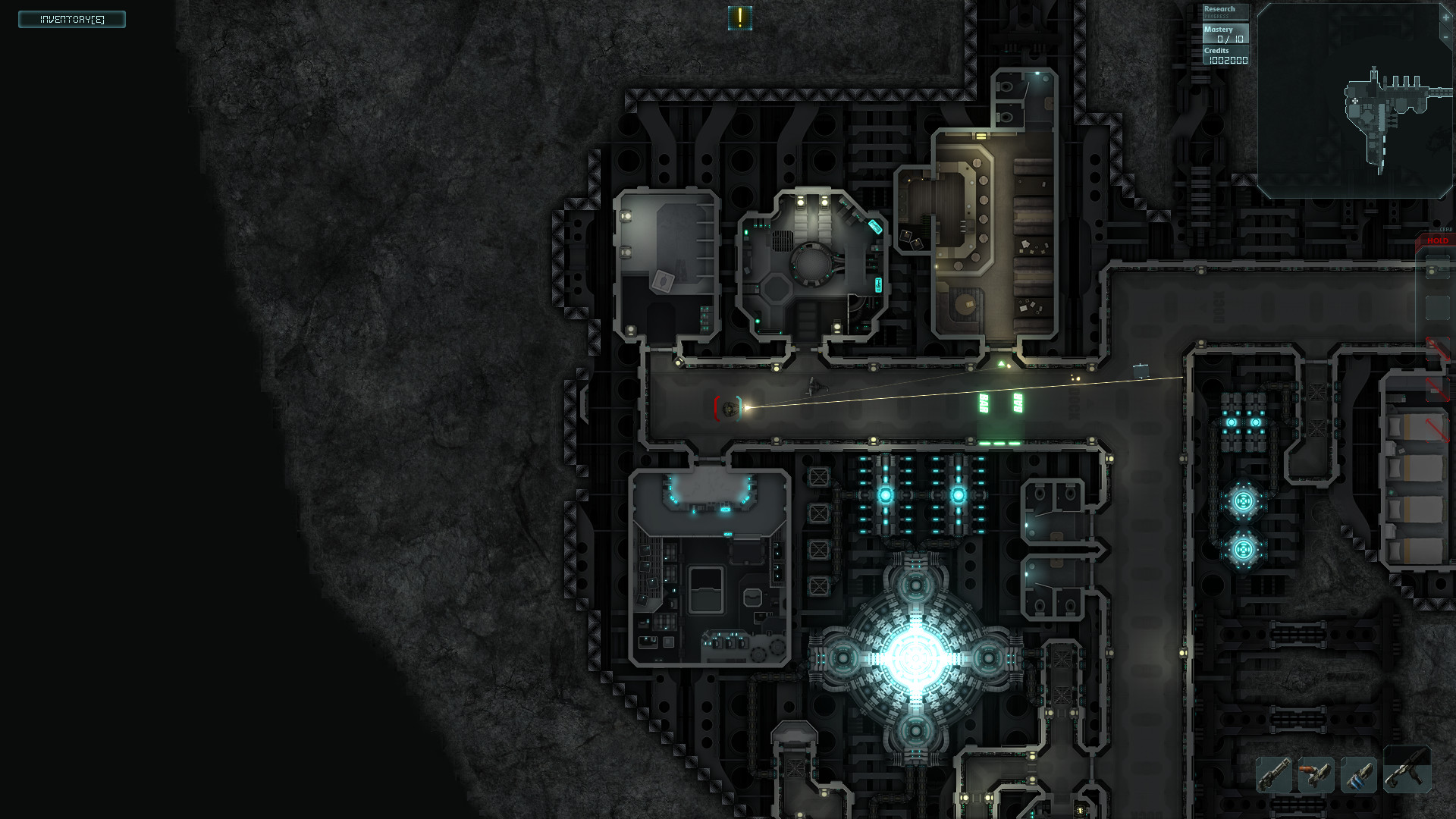The image size is (1456, 819).
Task: Click the Research PROGRESS bar
Action: click(x=1216, y=17)
